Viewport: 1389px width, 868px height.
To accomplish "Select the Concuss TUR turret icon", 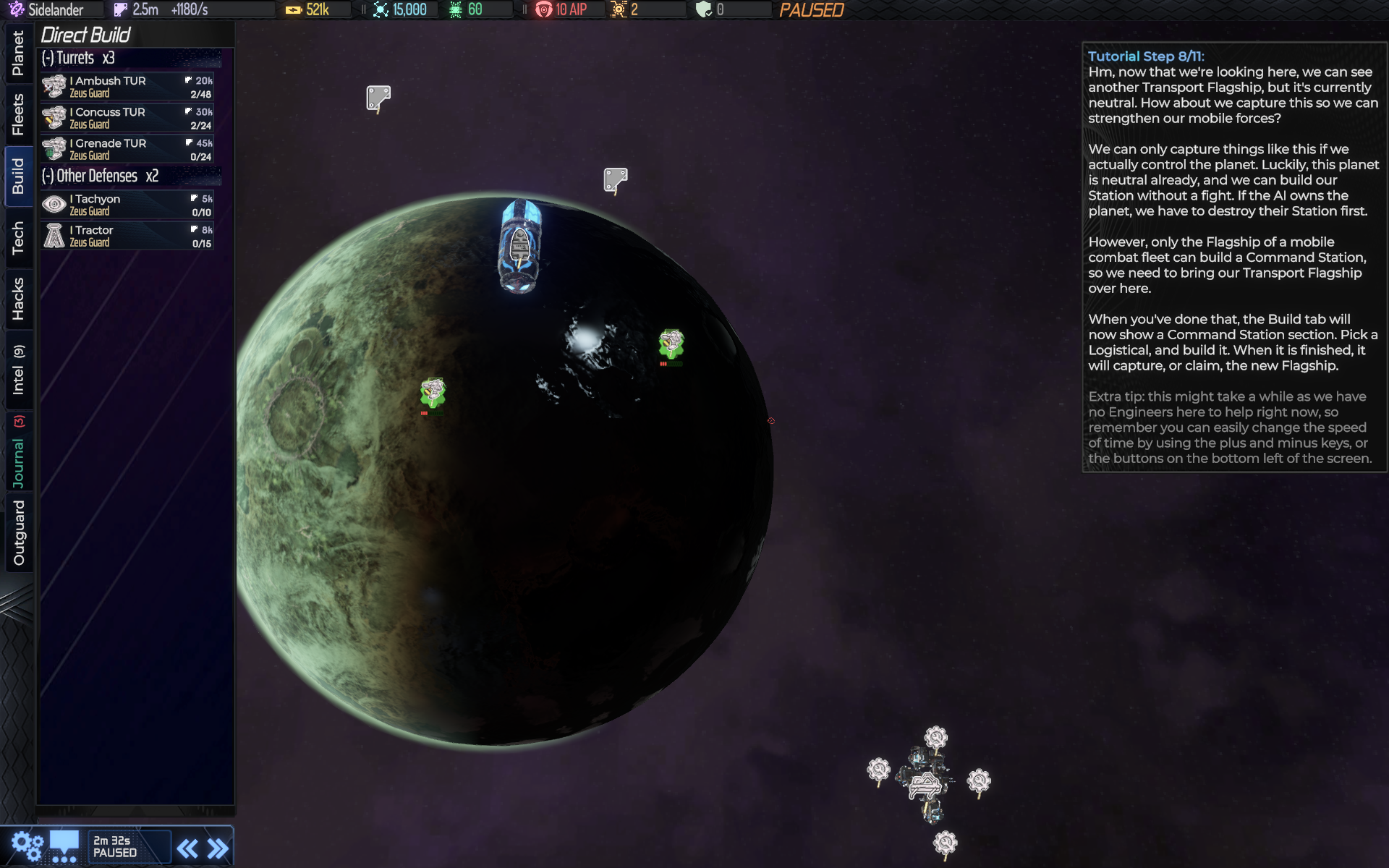I will (54, 117).
